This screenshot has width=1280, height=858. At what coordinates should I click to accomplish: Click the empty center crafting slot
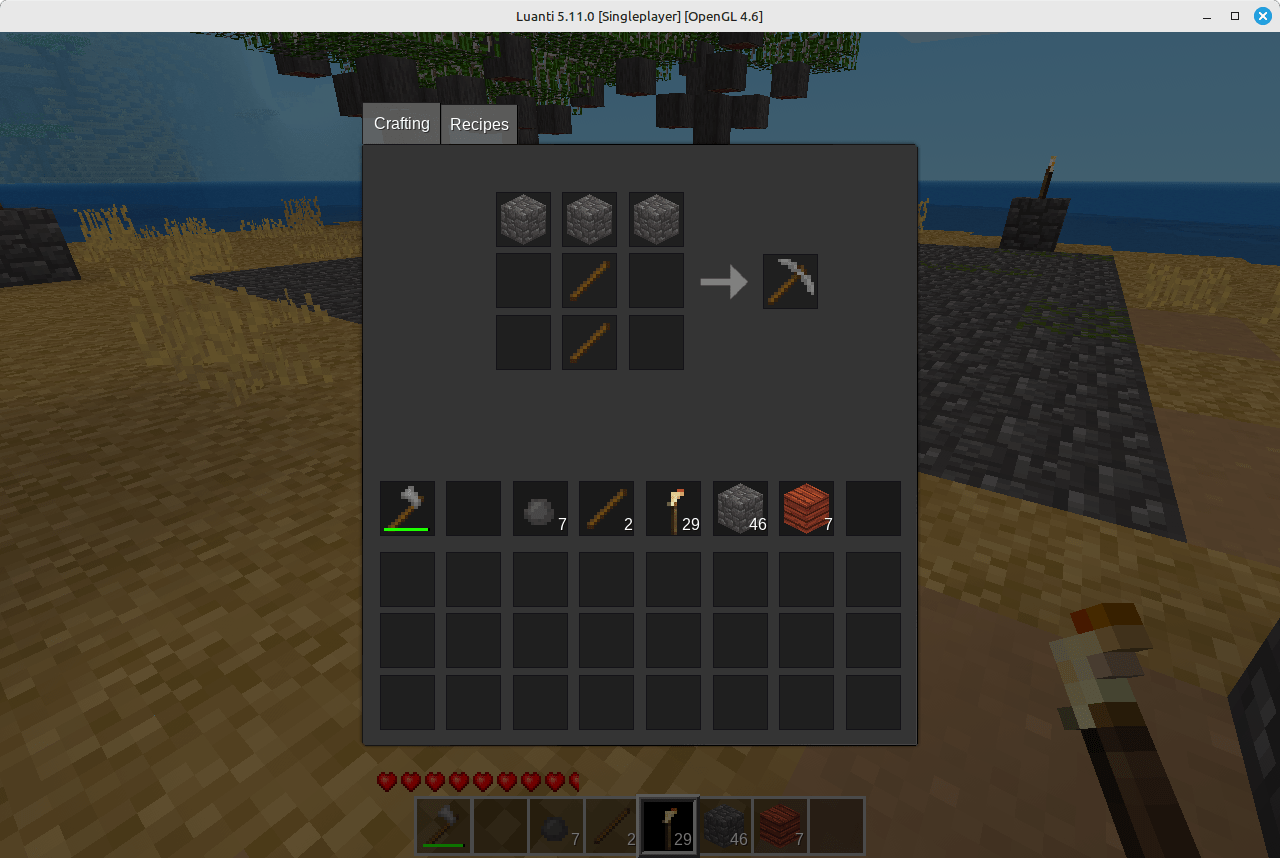click(523, 281)
